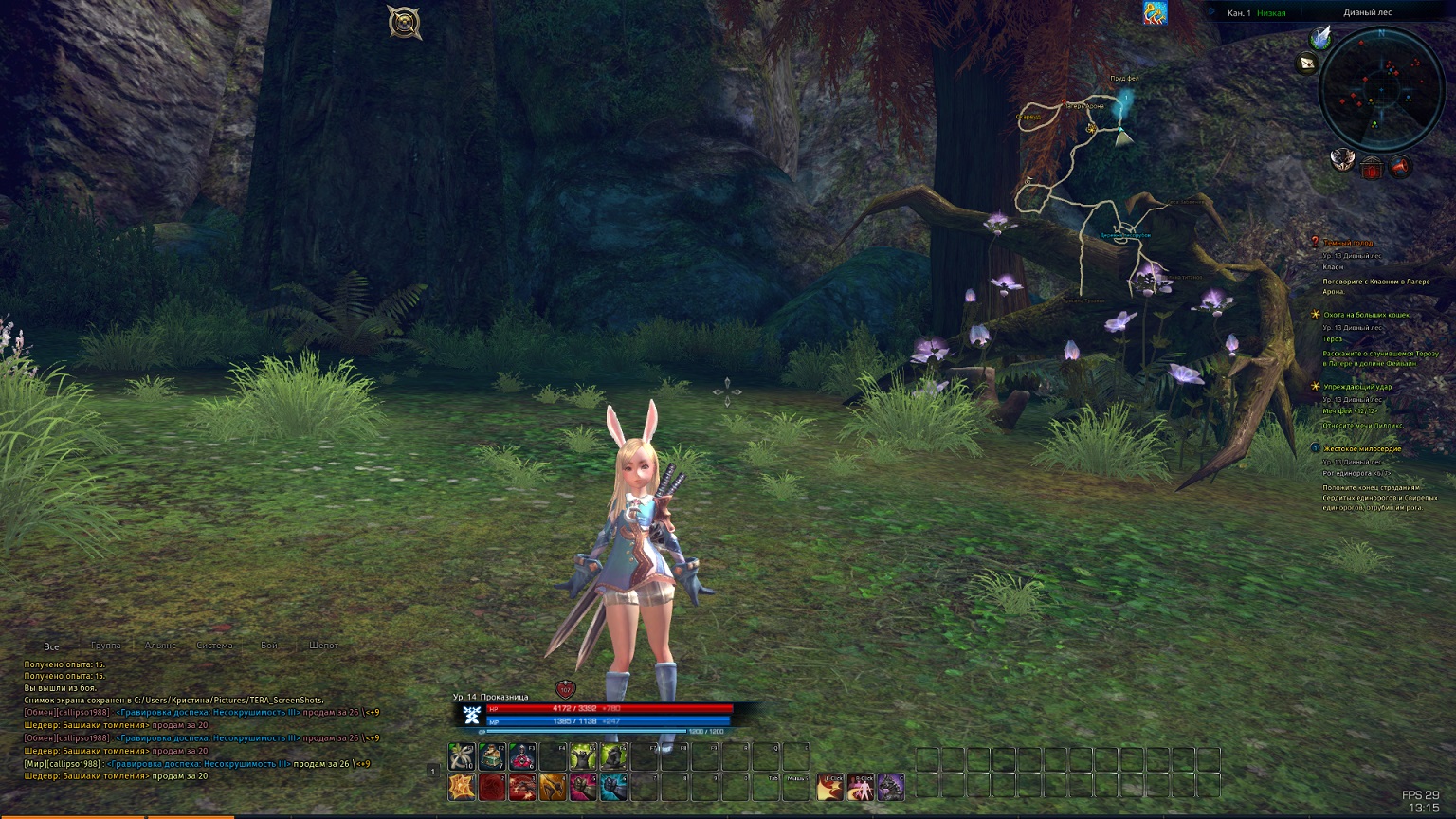The image size is (1456, 819).
Task: Use the treasure chest item in F2 slot
Action: tap(492, 756)
